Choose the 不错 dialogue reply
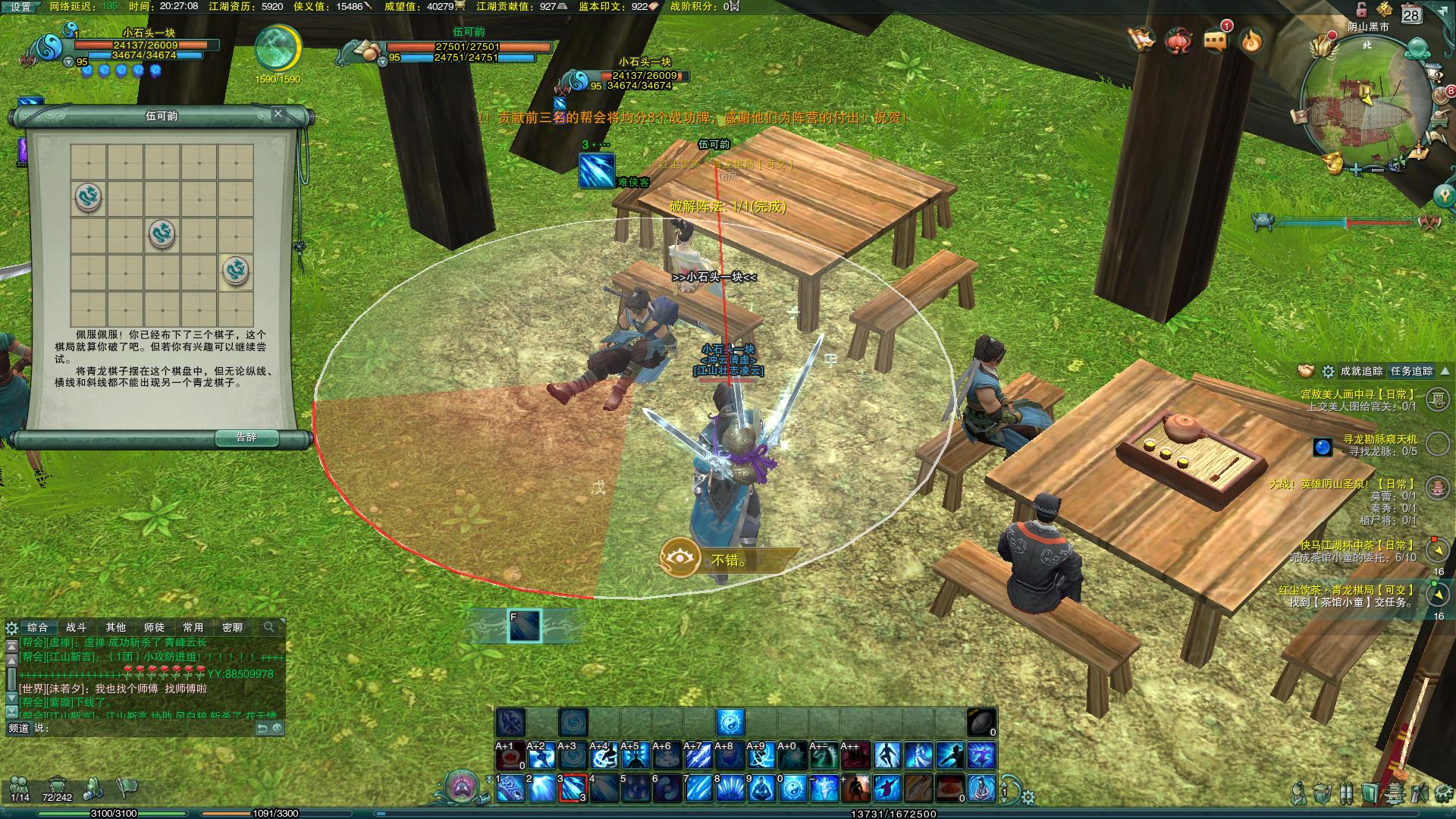1456x819 pixels. tap(728, 560)
